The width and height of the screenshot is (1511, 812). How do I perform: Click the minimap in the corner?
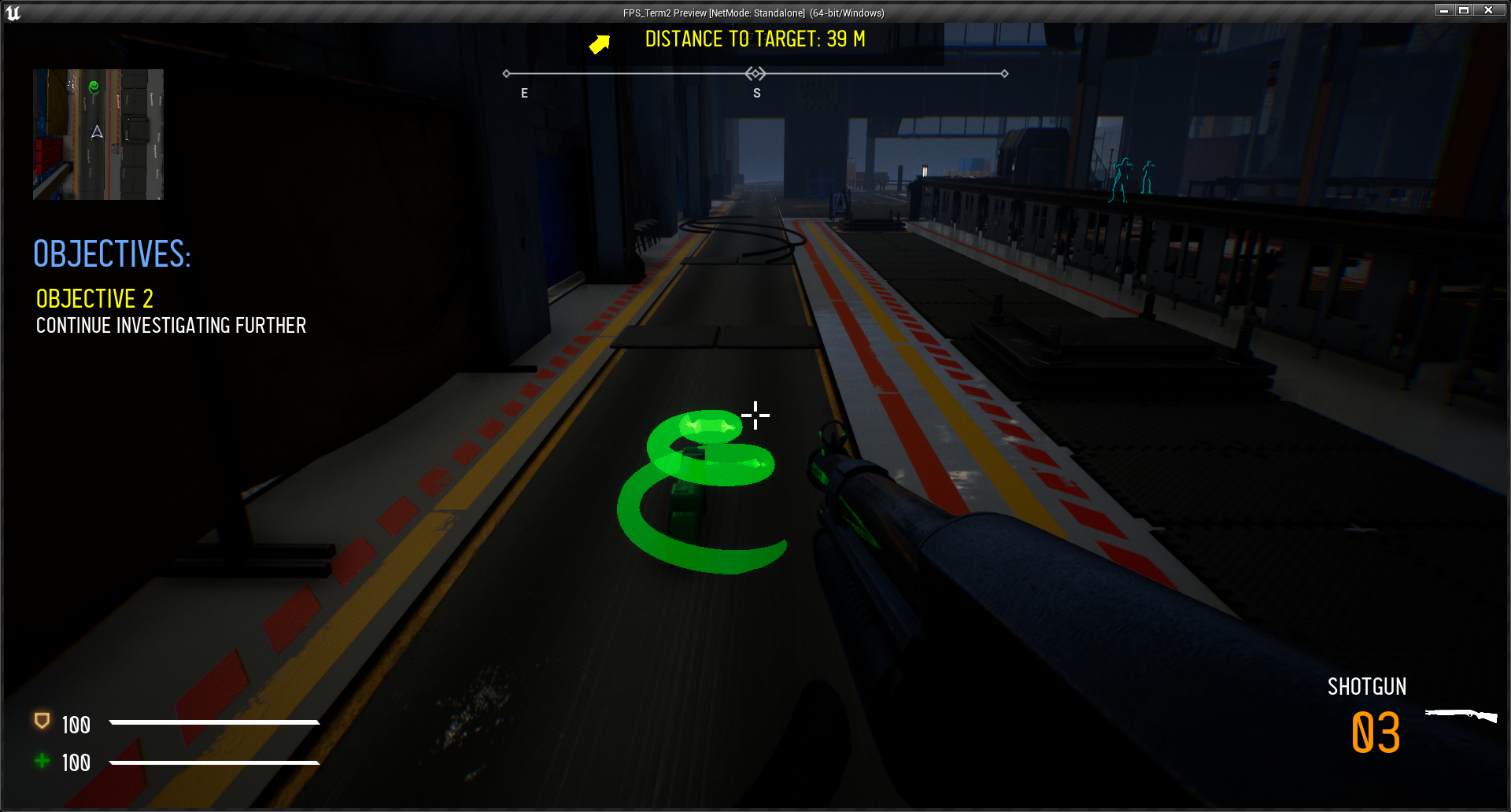[98, 135]
